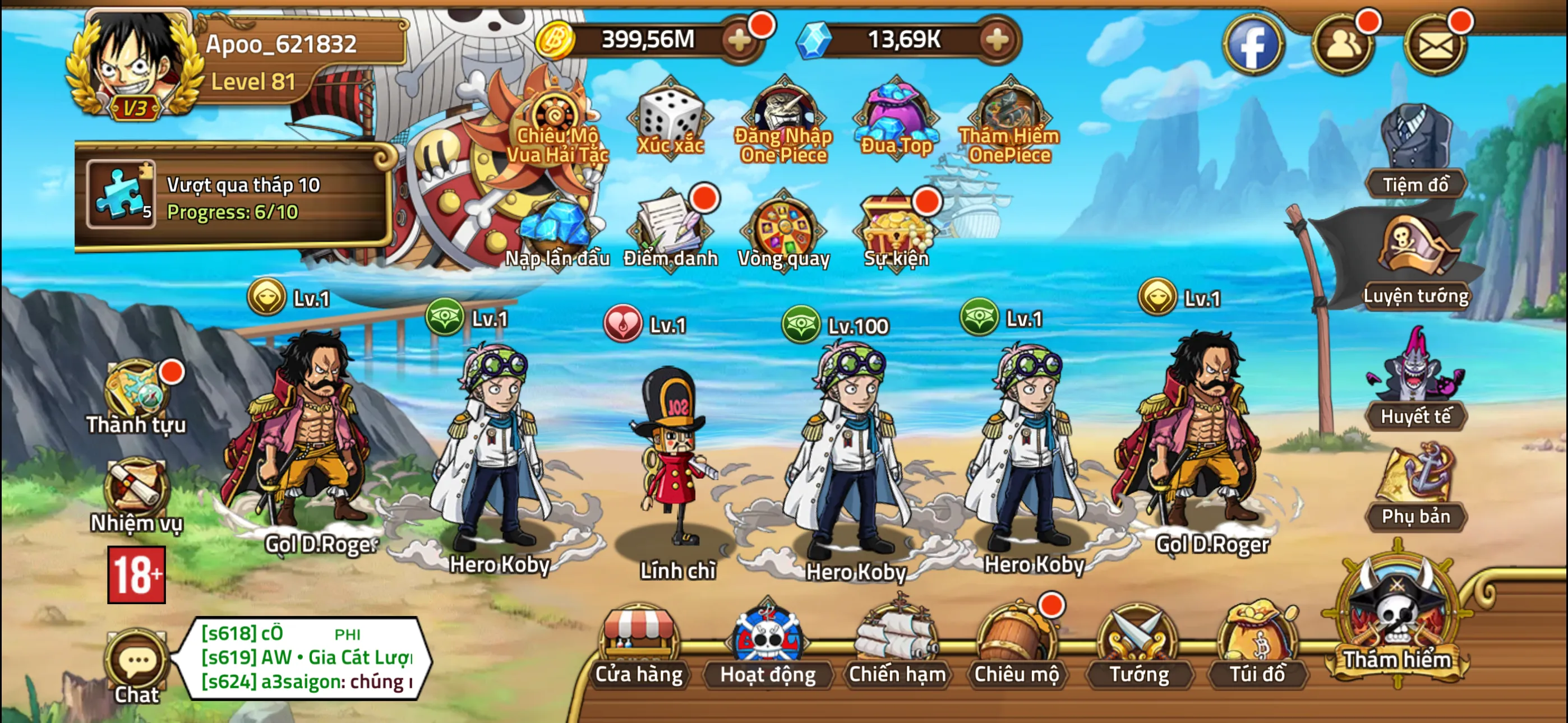This screenshot has width=1568, height=723.
Task: Spin the Vòng quay wheel
Action: (783, 231)
